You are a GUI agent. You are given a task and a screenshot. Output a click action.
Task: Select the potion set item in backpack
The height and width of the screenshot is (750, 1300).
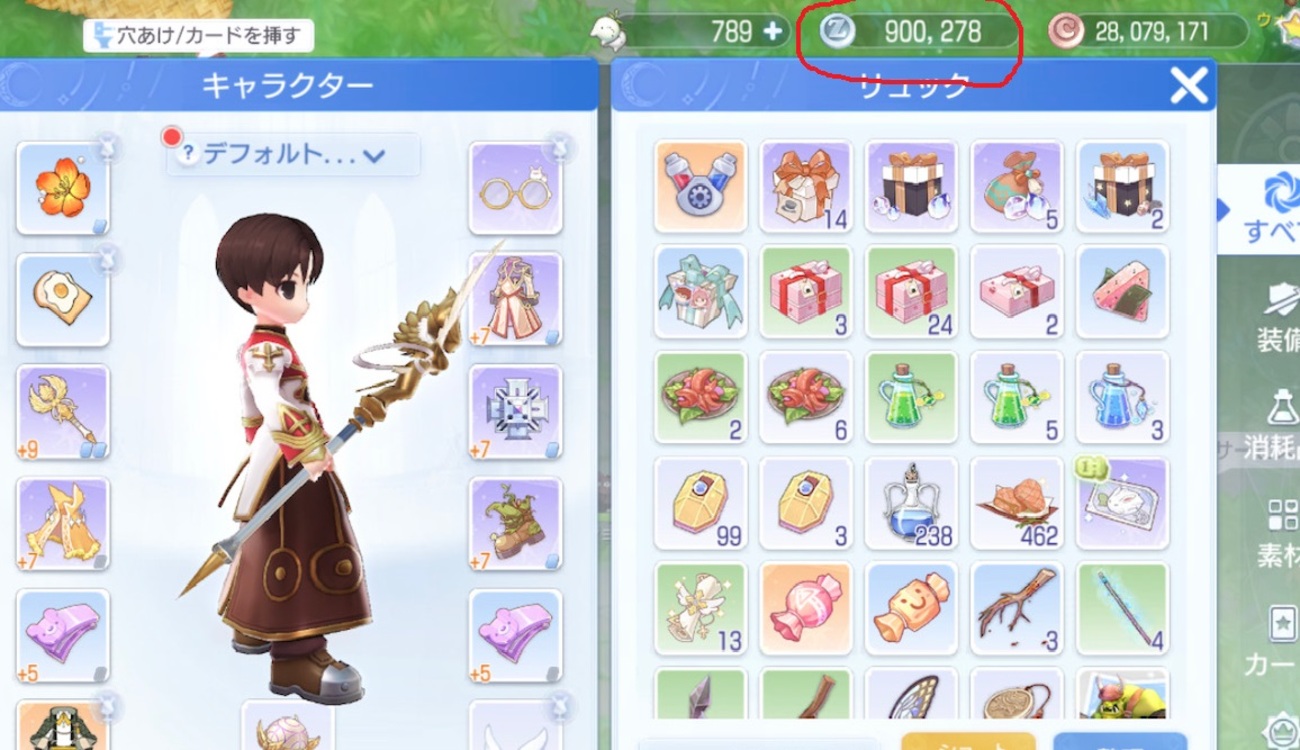[700, 187]
